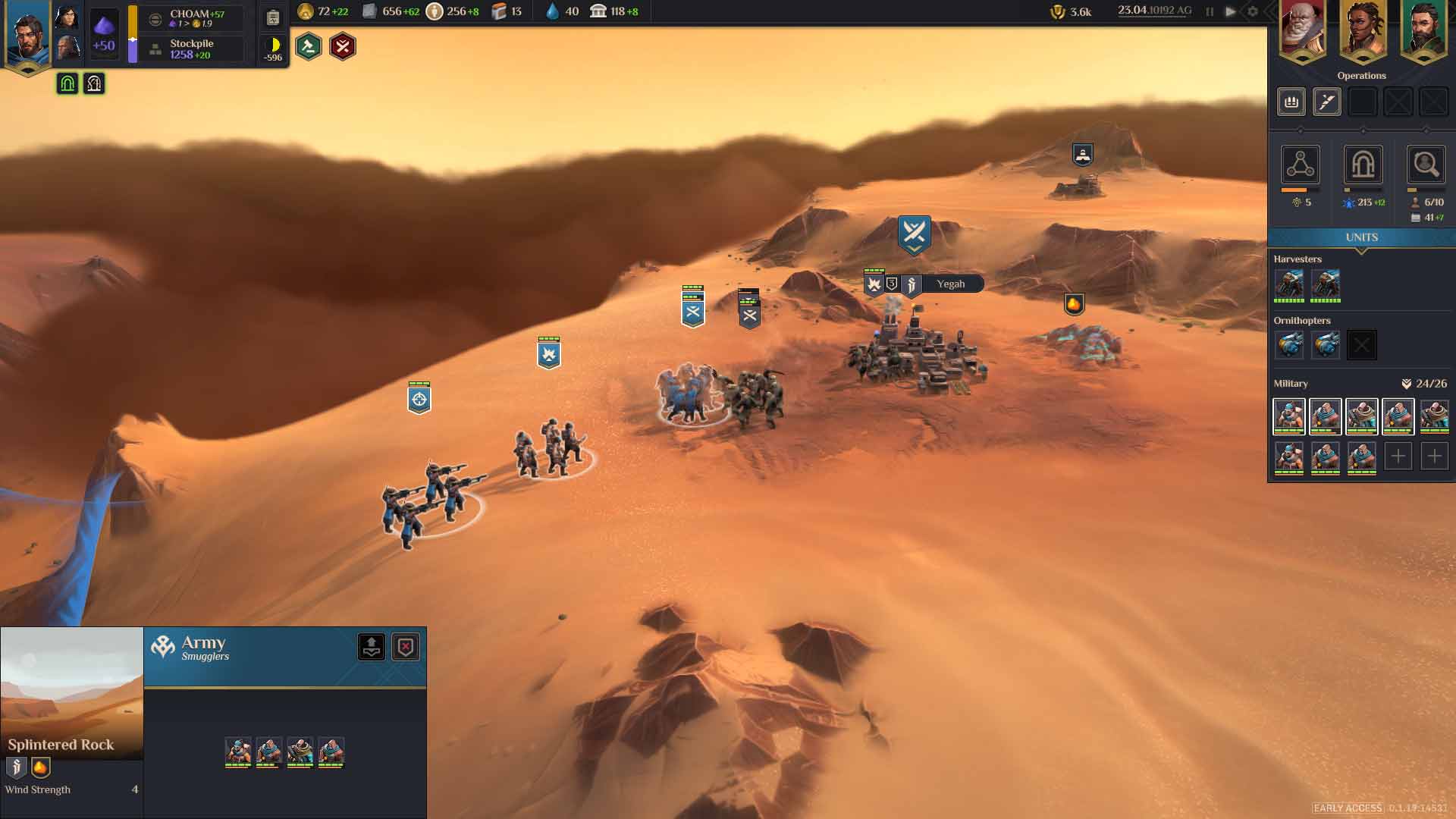Viewport: 1456px width, 819px height.
Task: Click the Splintered Rock region thumbnail
Action: click(71, 692)
